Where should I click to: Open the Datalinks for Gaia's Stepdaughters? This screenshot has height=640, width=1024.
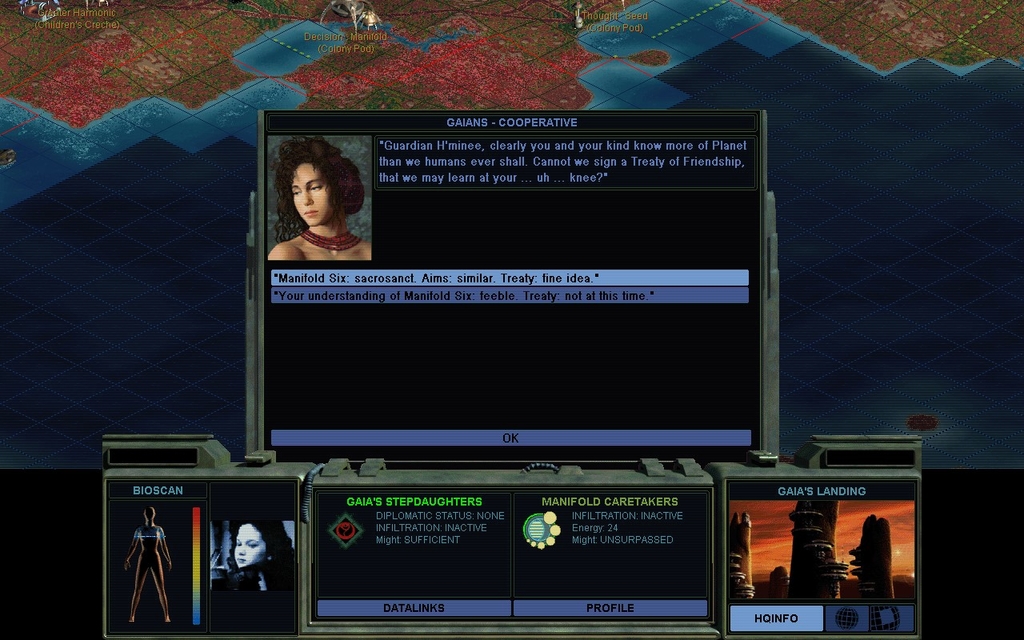(x=414, y=608)
